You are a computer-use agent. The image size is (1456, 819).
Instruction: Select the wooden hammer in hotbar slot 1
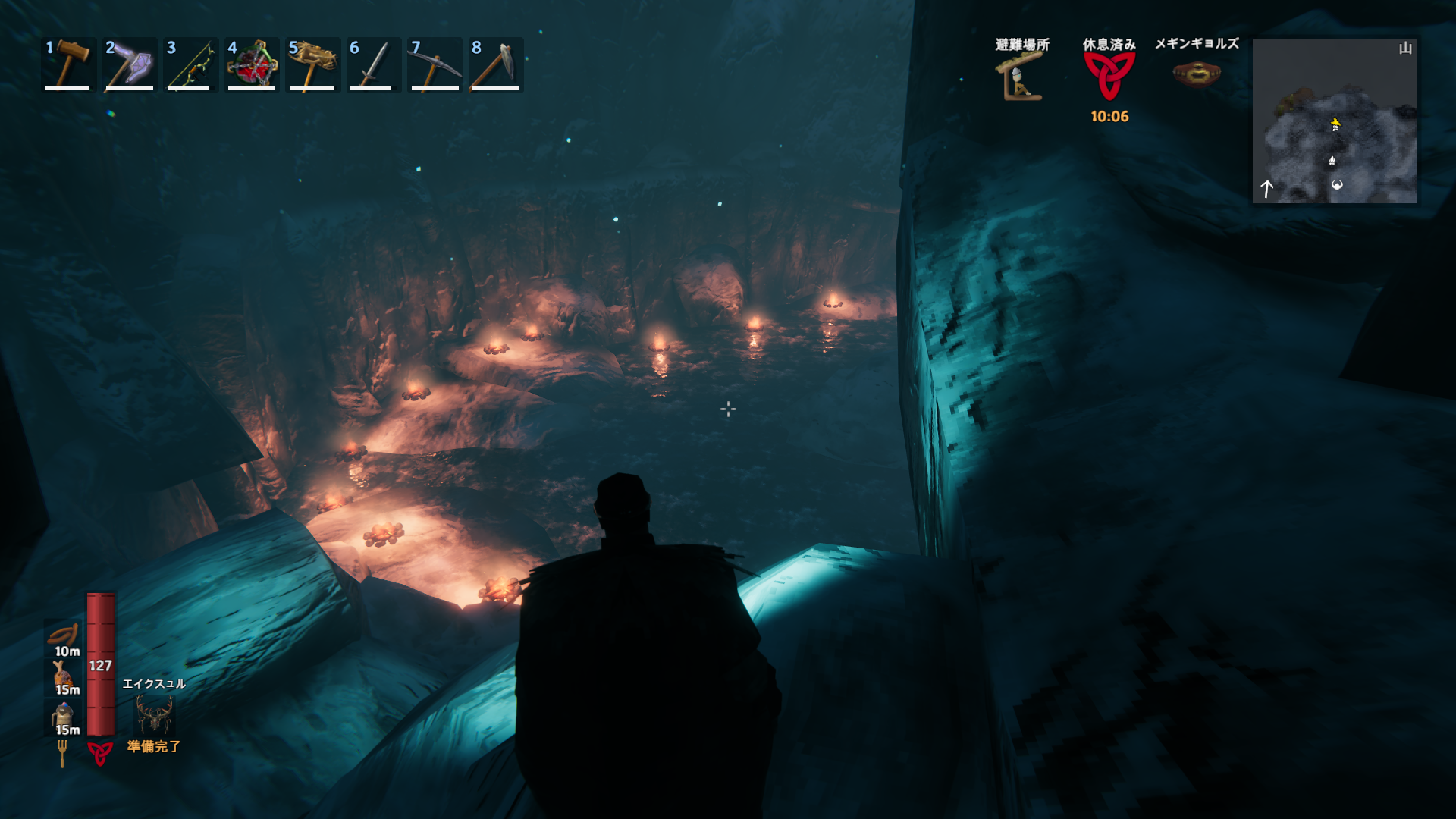click(x=68, y=64)
